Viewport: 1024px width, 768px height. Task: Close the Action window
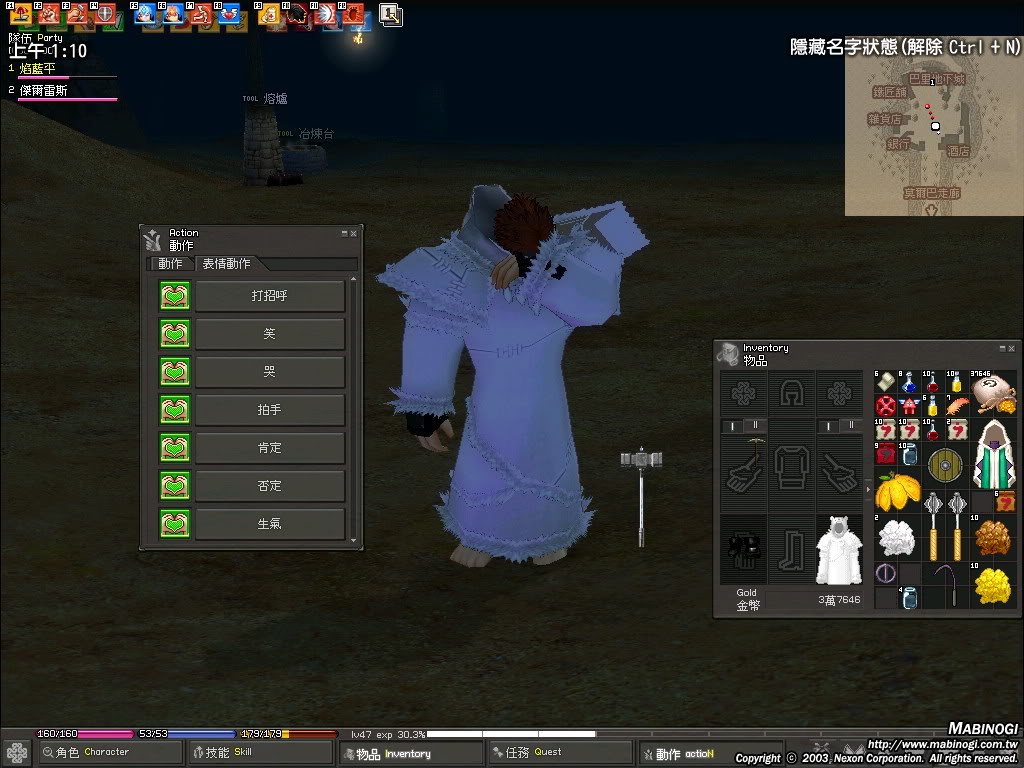[355, 233]
